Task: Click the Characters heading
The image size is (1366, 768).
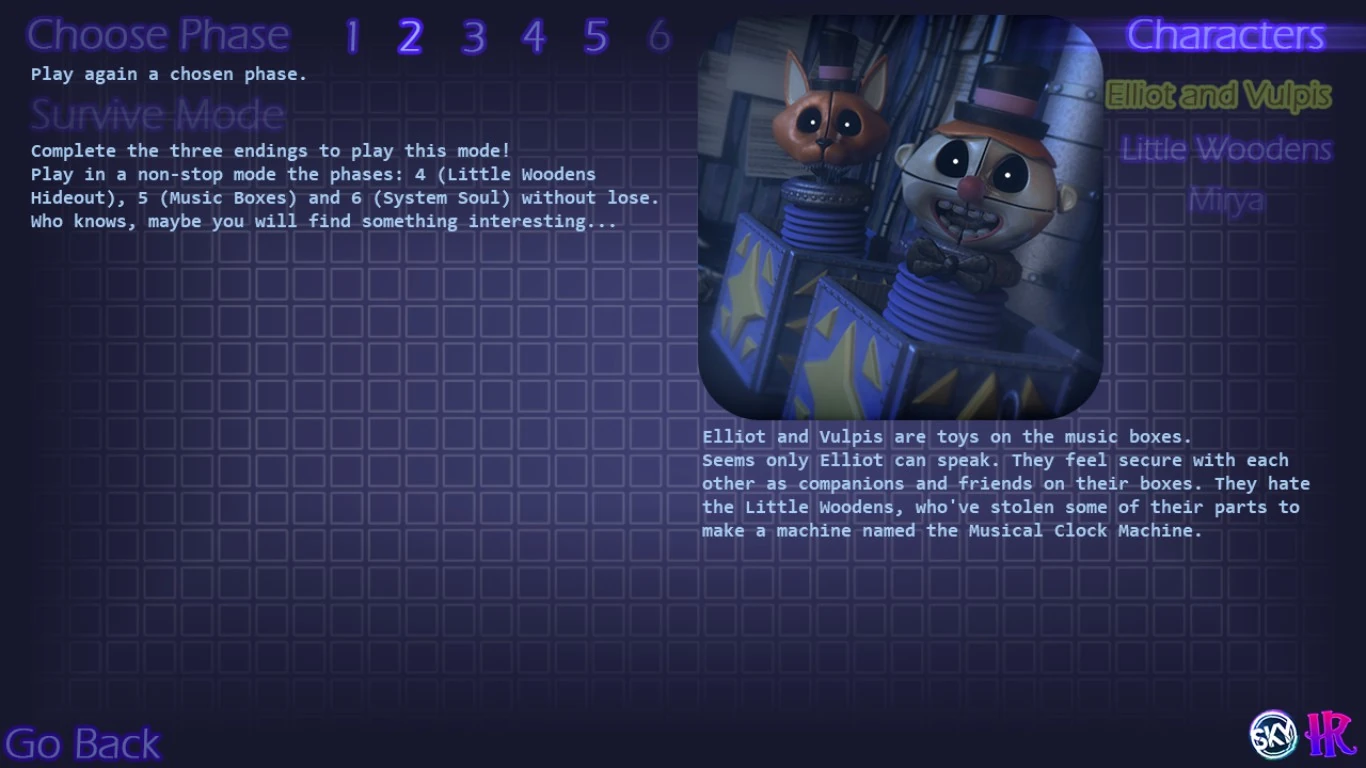Action: 1227,35
